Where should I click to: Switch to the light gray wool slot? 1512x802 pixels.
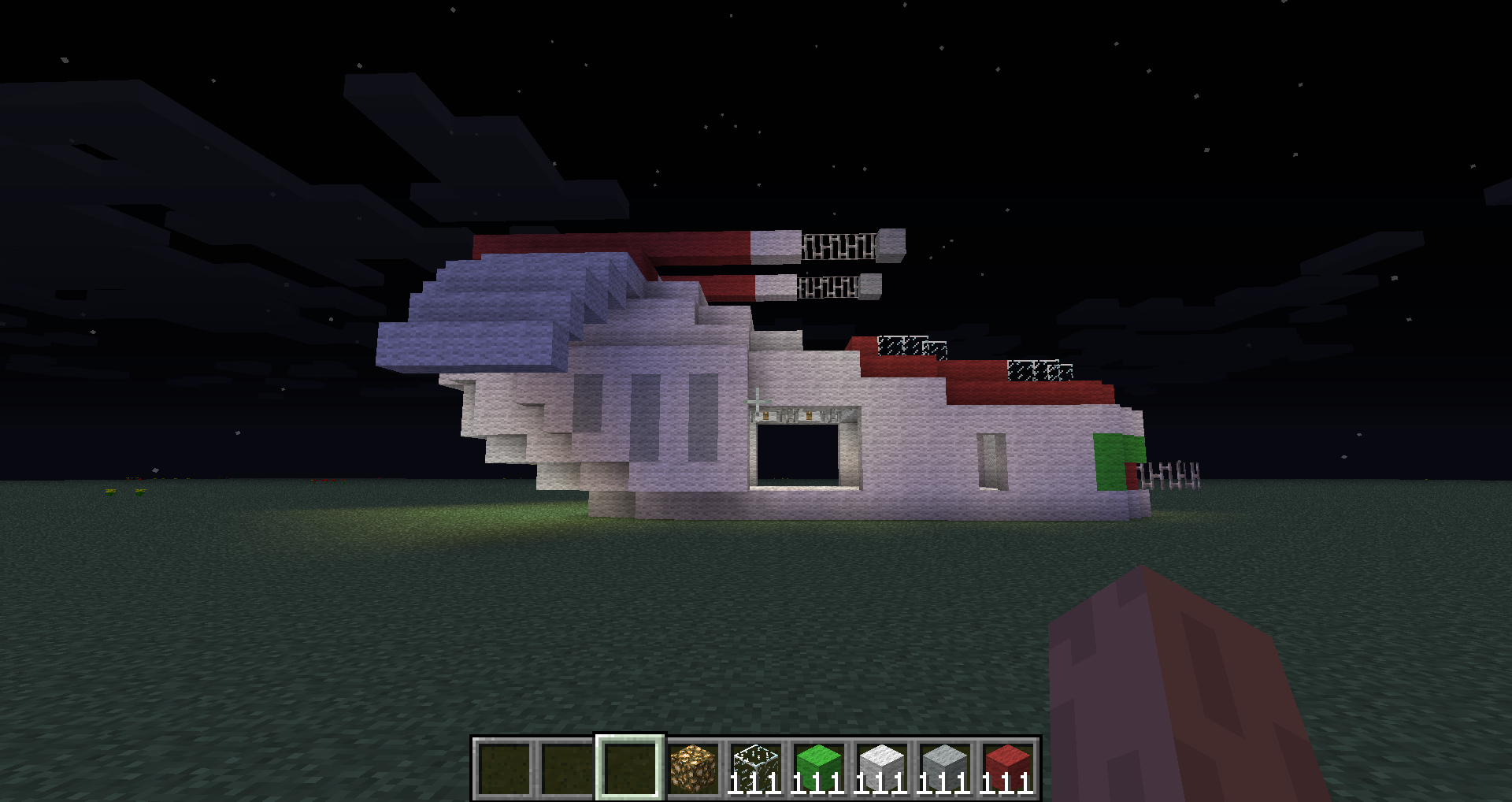point(945,768)
